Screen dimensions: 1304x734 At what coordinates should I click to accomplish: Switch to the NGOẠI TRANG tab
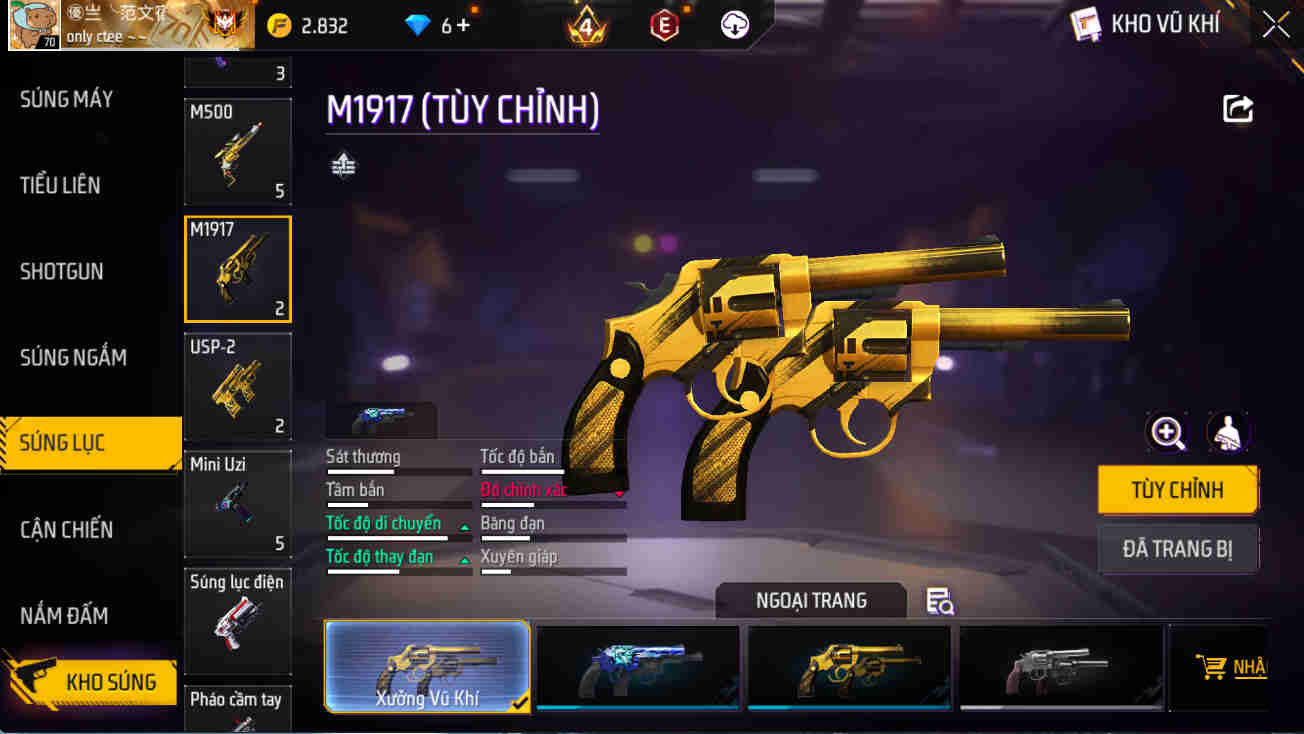(x=811, y=600)
